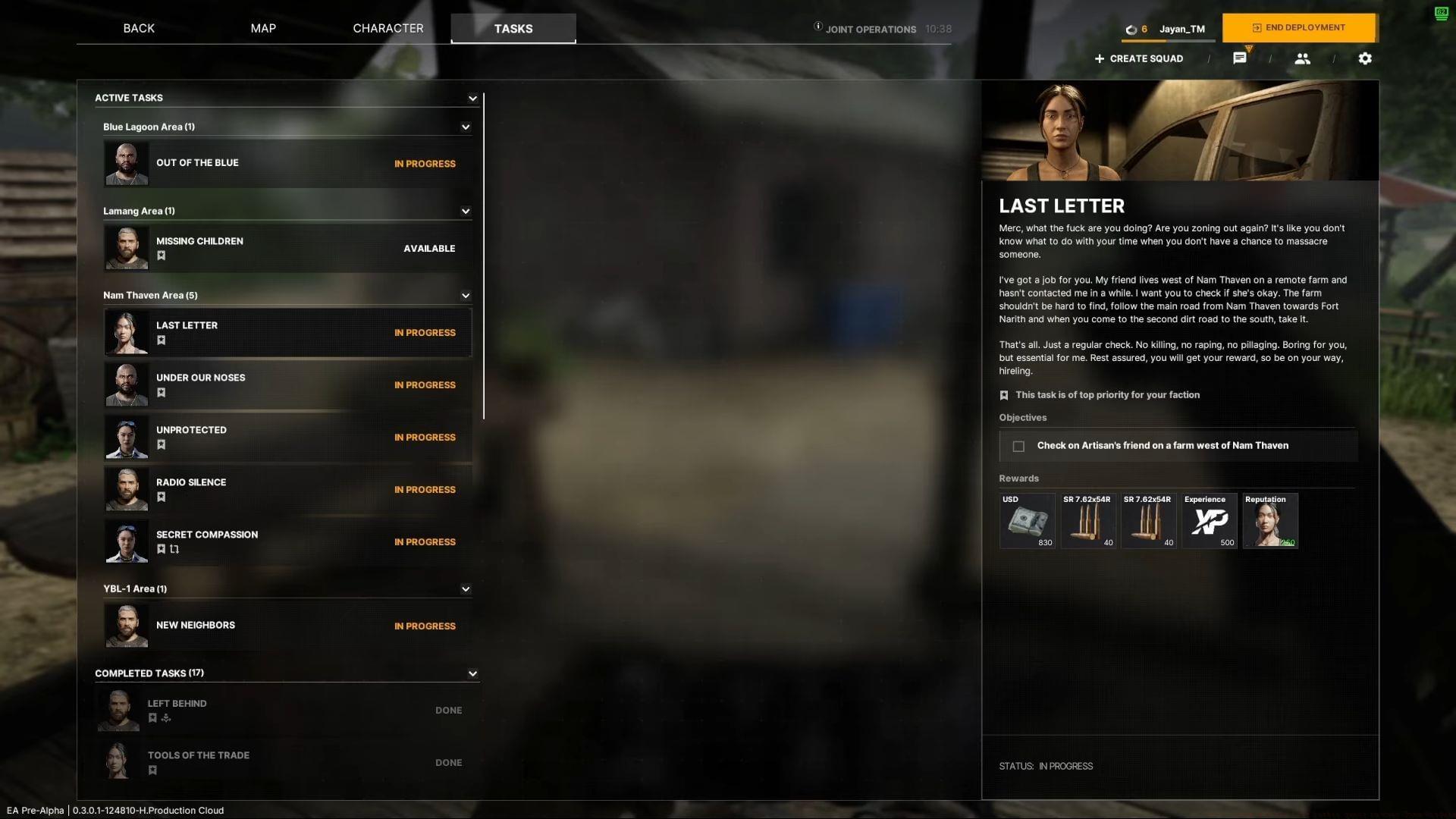
Task: Open settings with the gear icon
Action: [x=1365, y=58]
